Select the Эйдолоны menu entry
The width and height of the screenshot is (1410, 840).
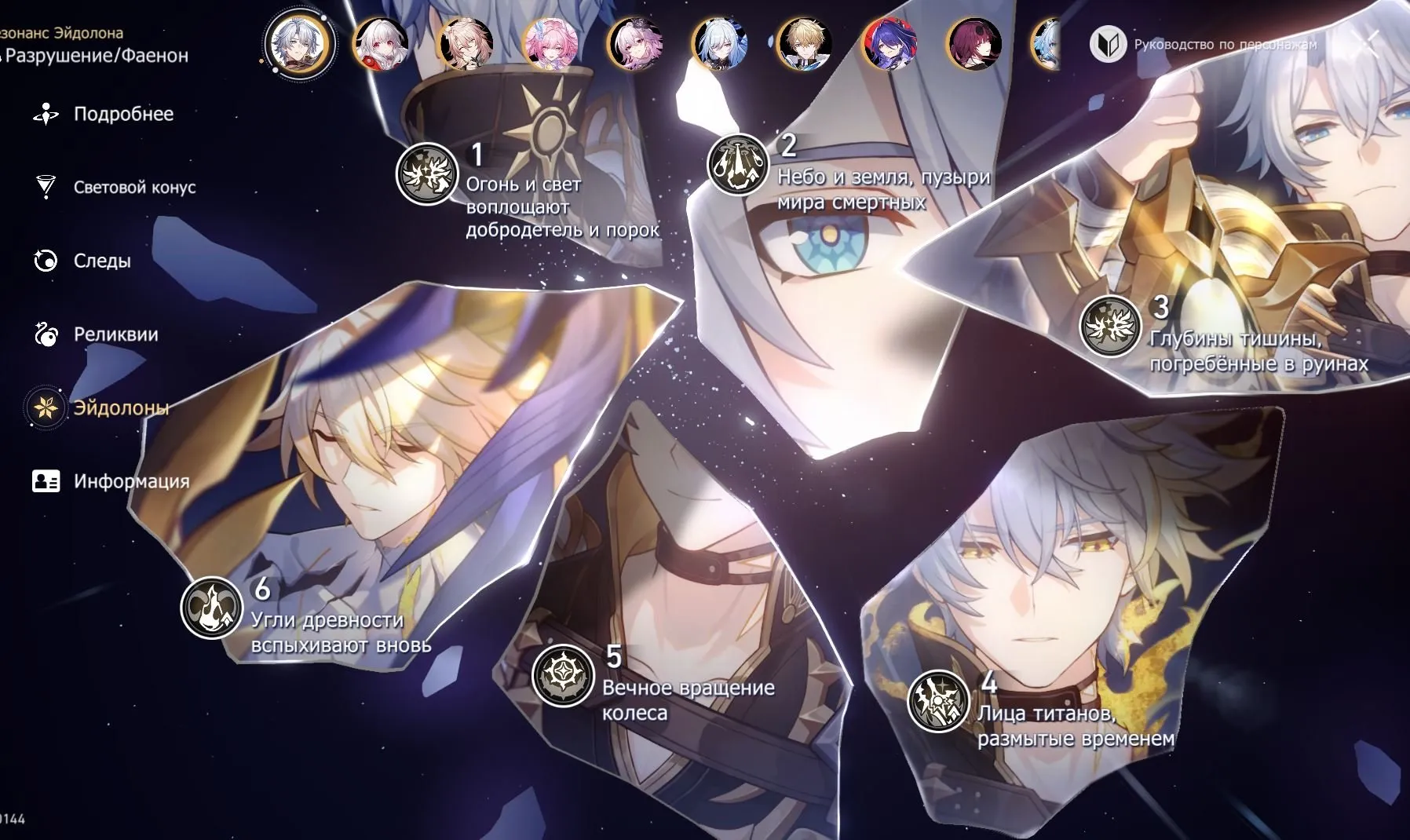tap(120, 408)
